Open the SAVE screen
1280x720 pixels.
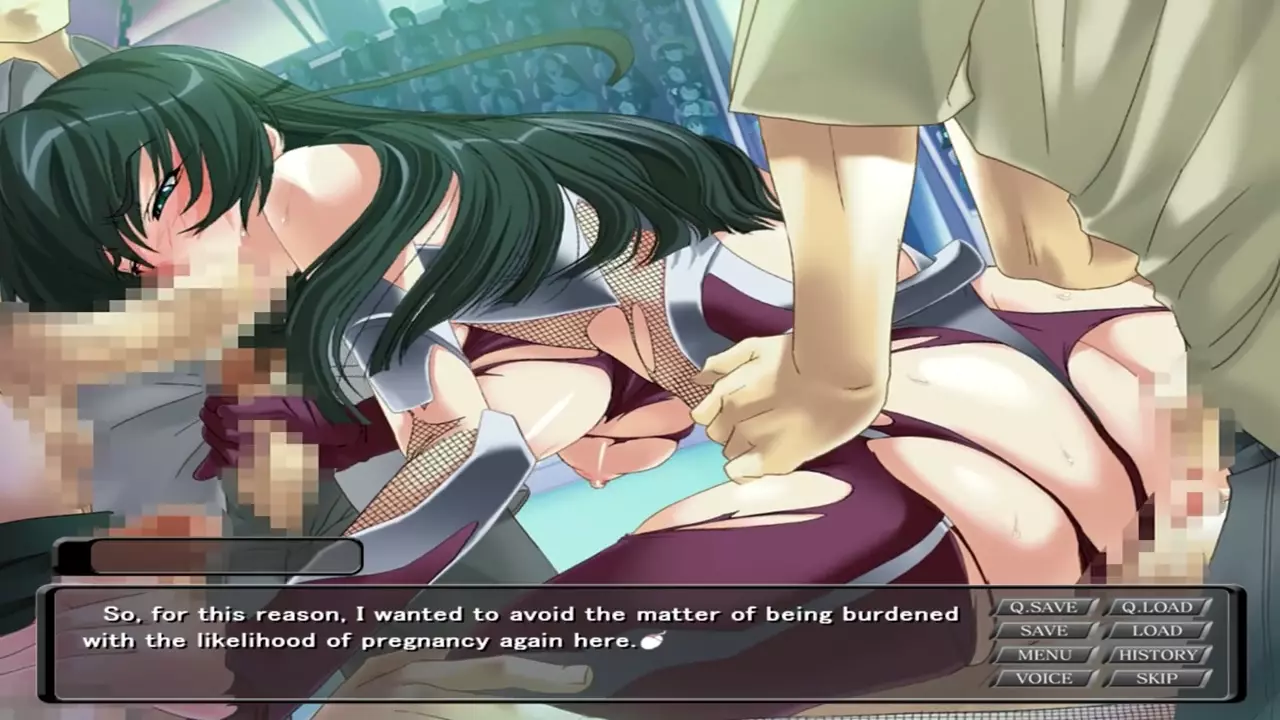[x=1043, y=631]
